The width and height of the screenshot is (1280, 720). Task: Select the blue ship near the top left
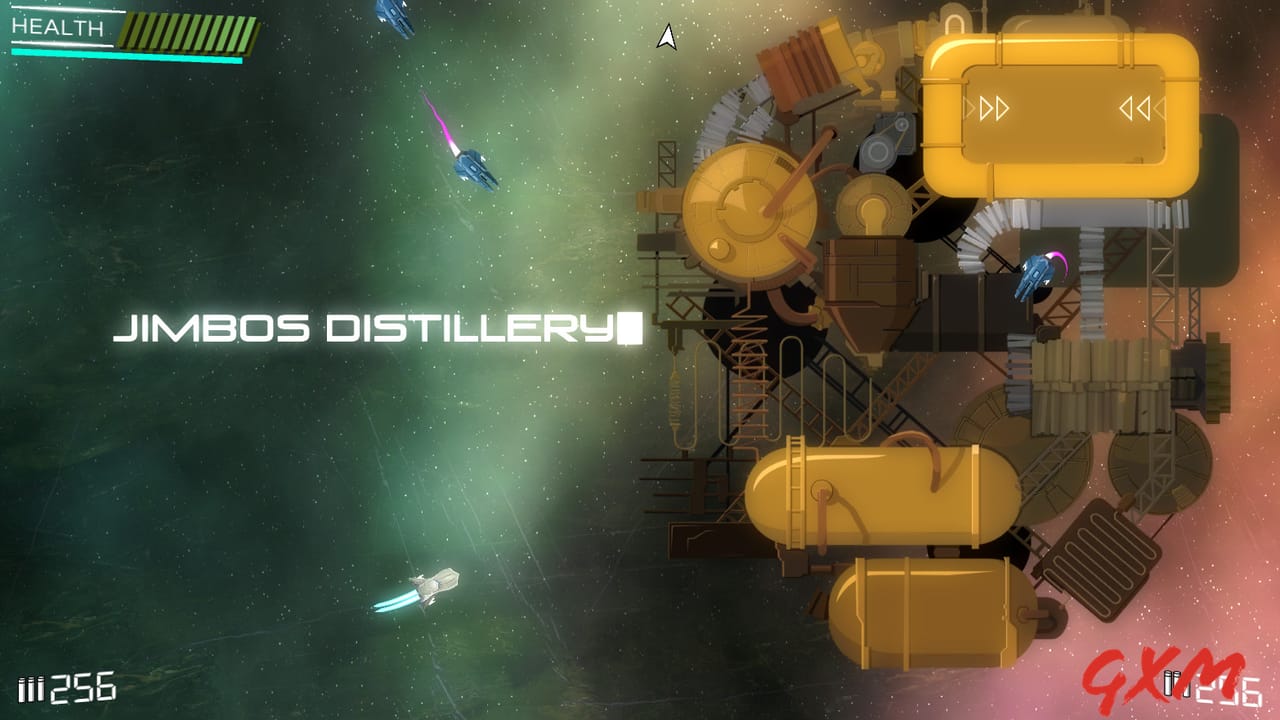(x=394, y=13)
